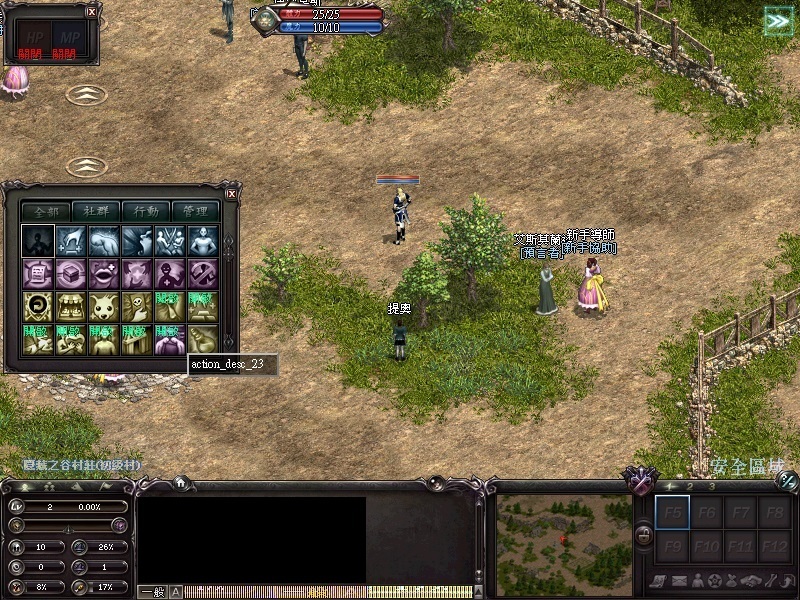
Task: Switch to hotbar page 2
Action: pos(690,487)
